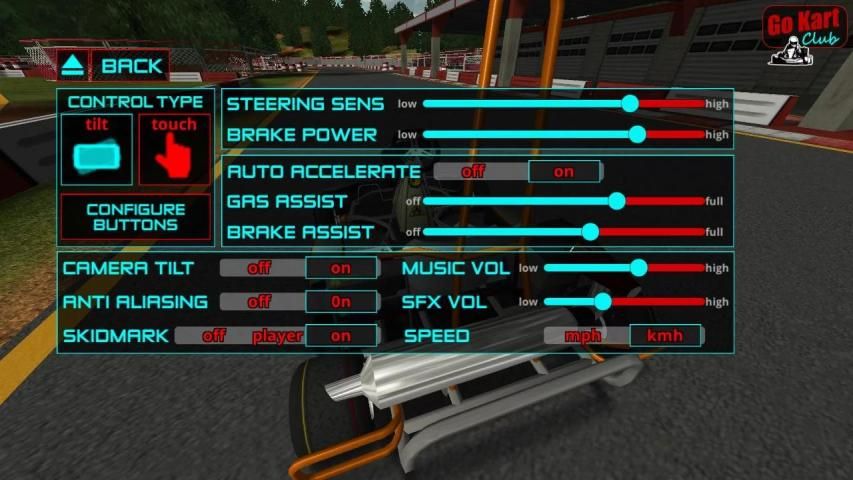Open Configure Buttons
This screenshot has height=480, width=853.
tap(136, 217)
